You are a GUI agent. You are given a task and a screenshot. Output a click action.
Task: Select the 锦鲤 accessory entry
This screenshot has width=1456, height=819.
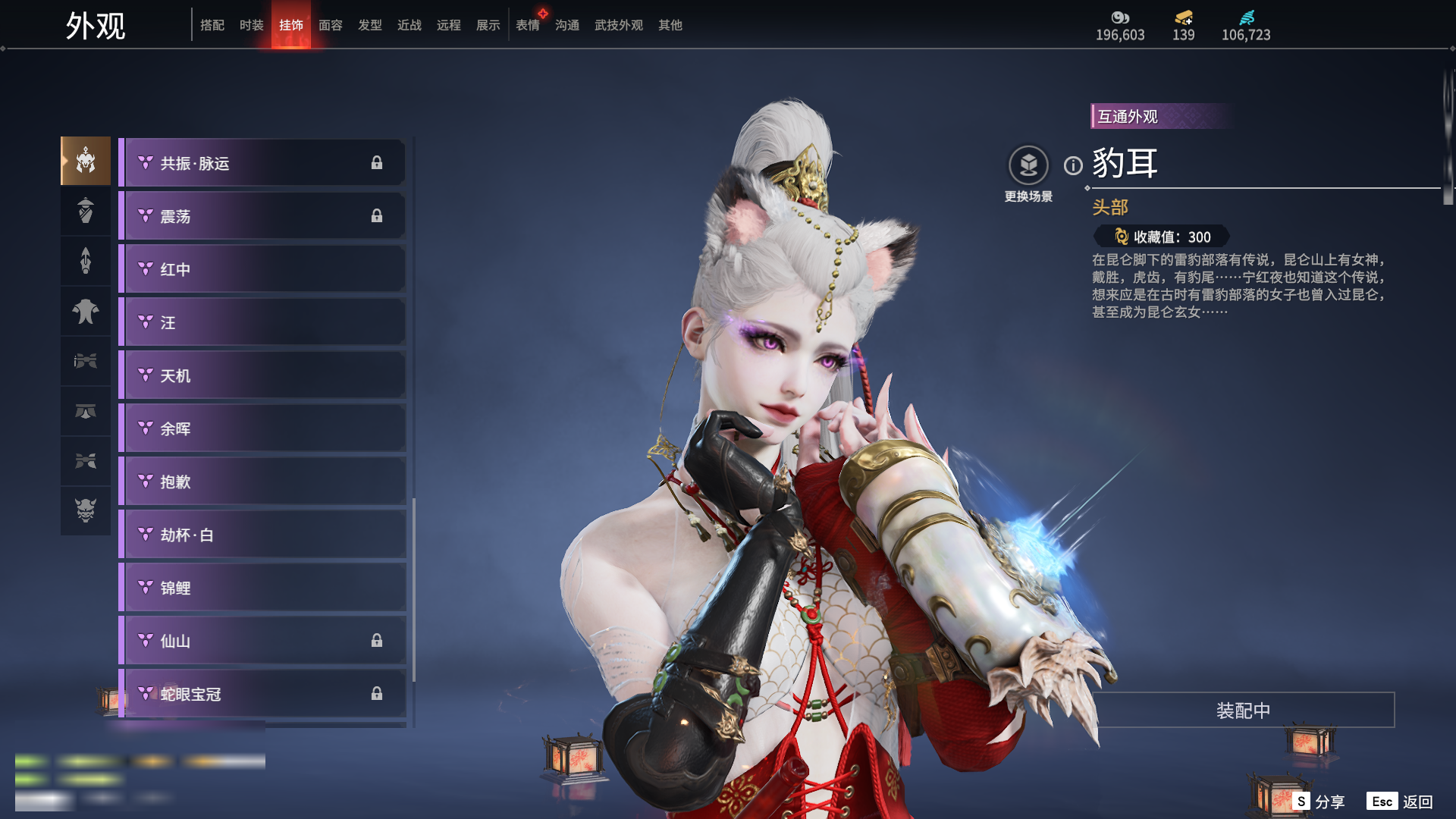pyautogui.click(x=262, y=588)
